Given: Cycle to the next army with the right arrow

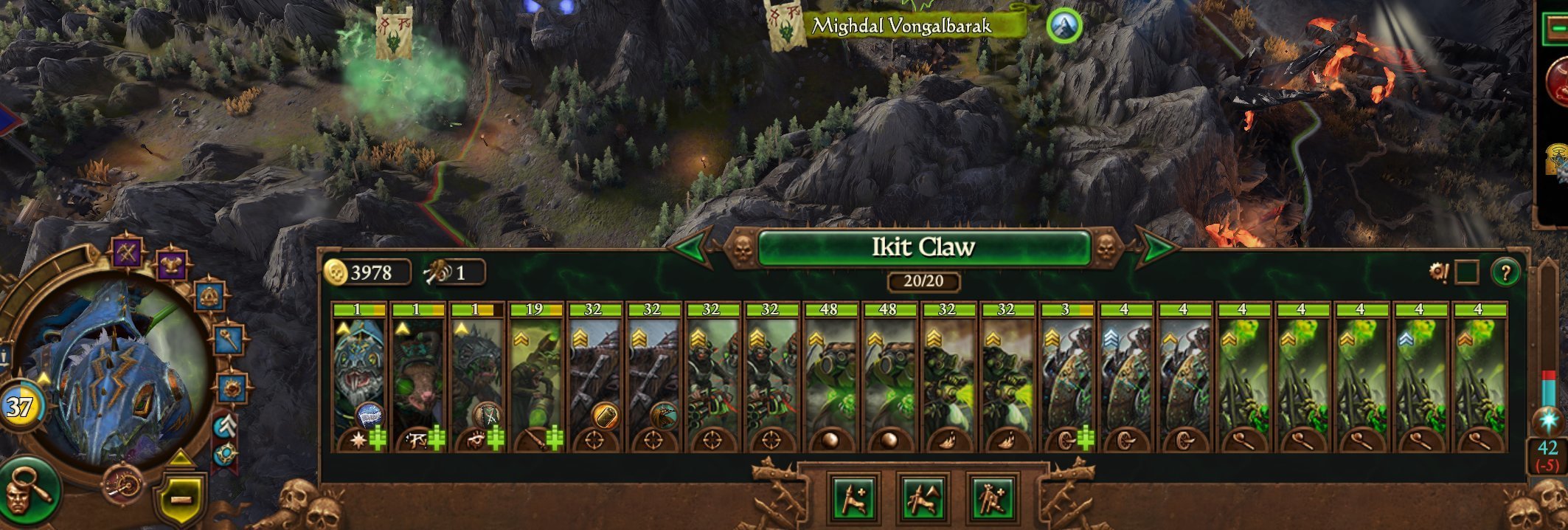Looking at the screenshot, I should [1156, 248].
